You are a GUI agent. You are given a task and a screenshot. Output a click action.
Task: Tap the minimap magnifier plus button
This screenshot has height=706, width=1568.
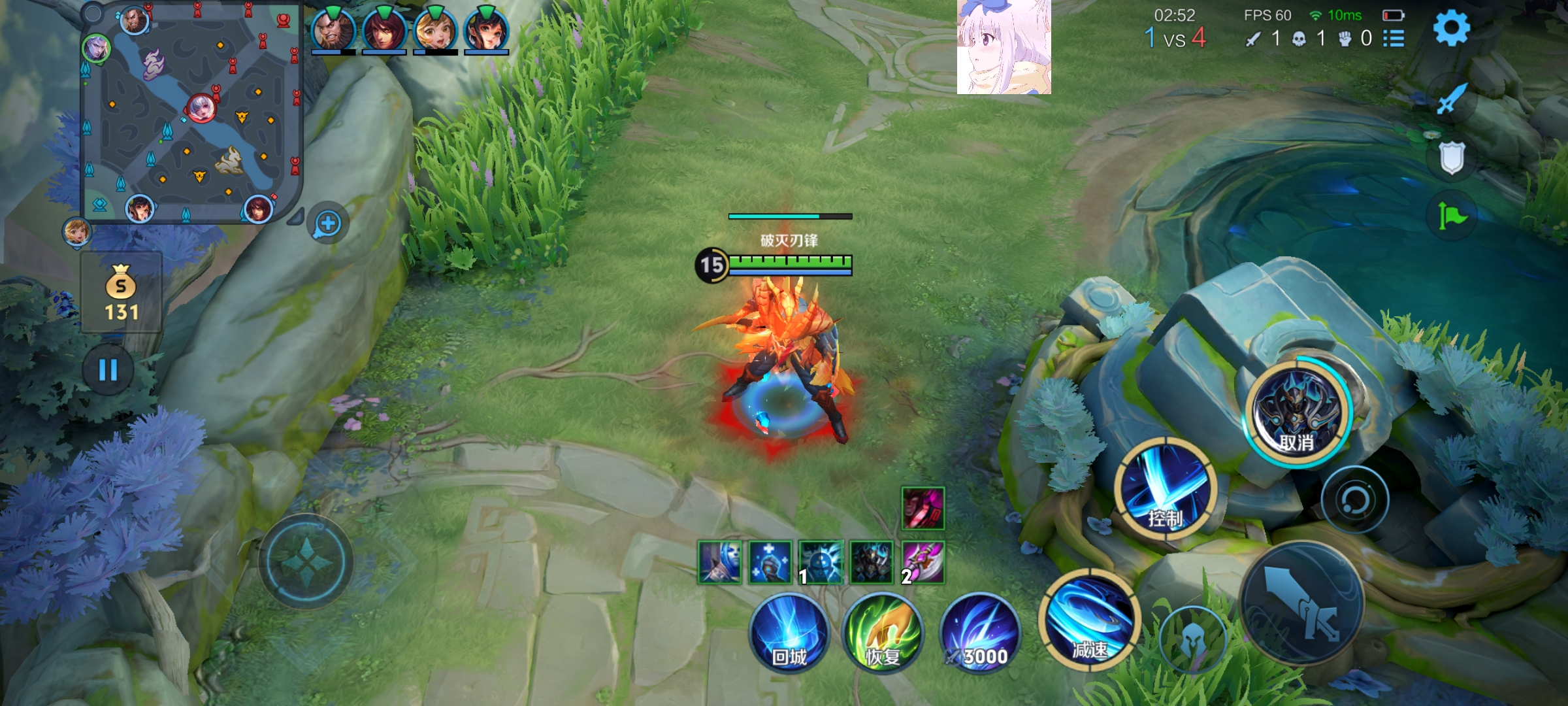tap(328, 224)
